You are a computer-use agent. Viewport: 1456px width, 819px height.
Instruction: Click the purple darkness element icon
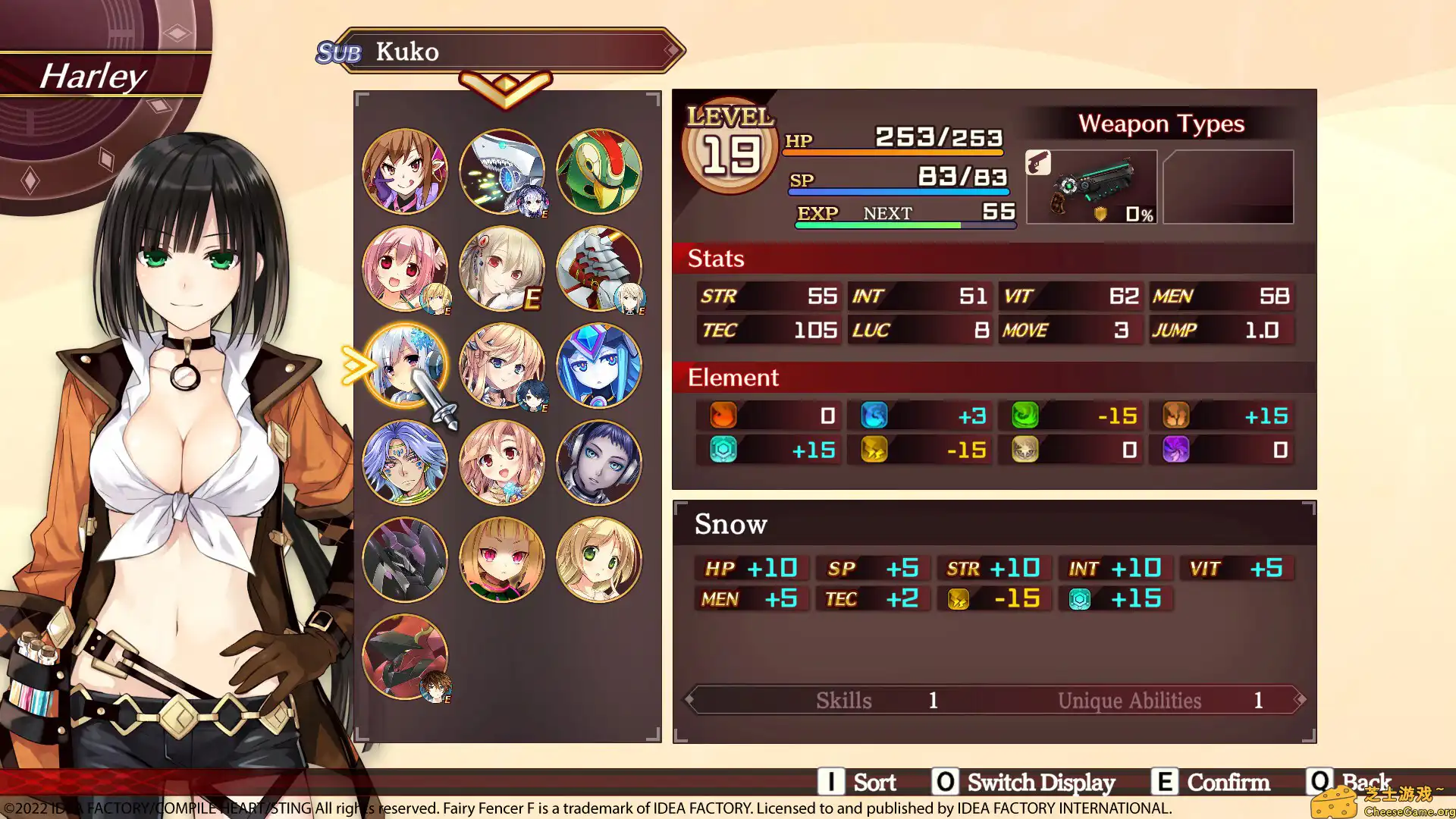[1177, 449]
